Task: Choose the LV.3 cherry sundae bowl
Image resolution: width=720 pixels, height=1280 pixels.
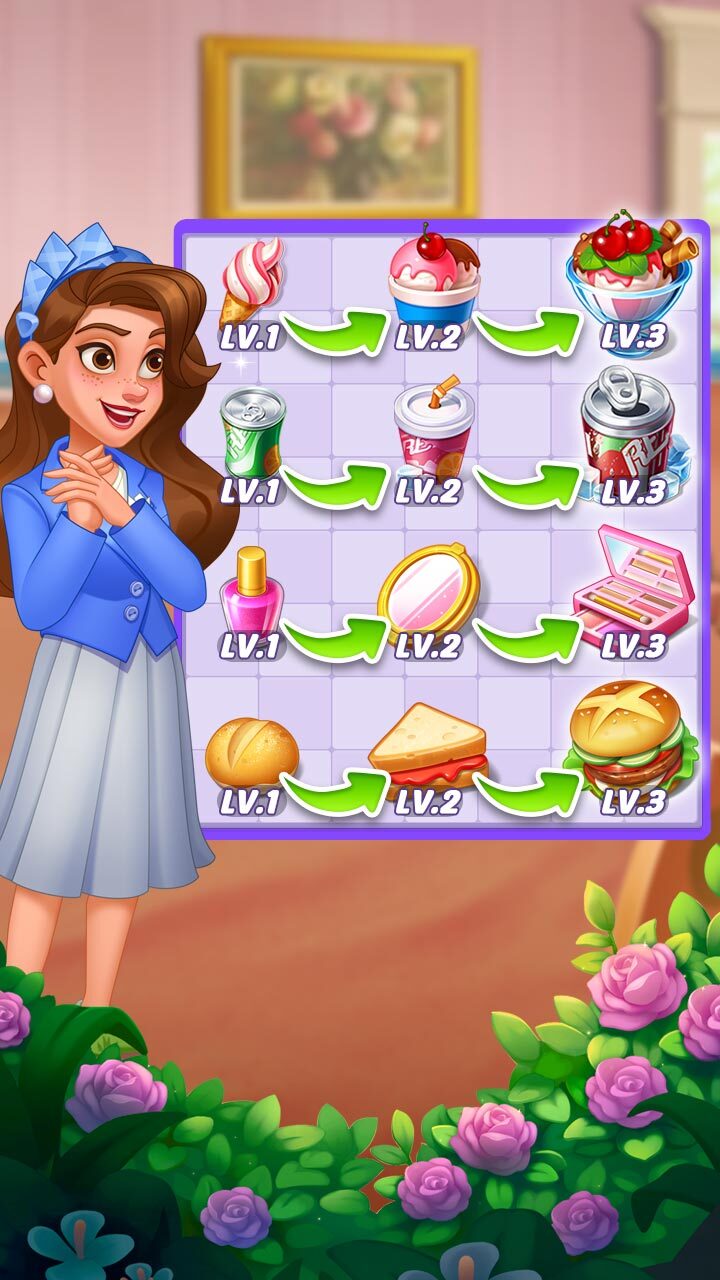Action: [x=630, y=271]
